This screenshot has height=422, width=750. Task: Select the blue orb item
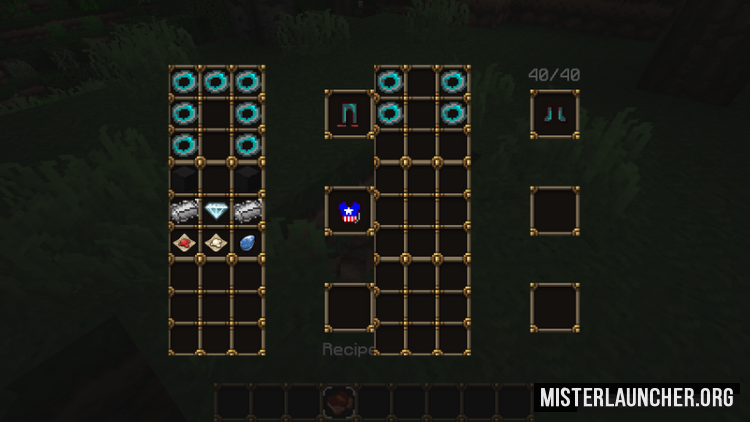pyautogui.click(x=247, y=241)
